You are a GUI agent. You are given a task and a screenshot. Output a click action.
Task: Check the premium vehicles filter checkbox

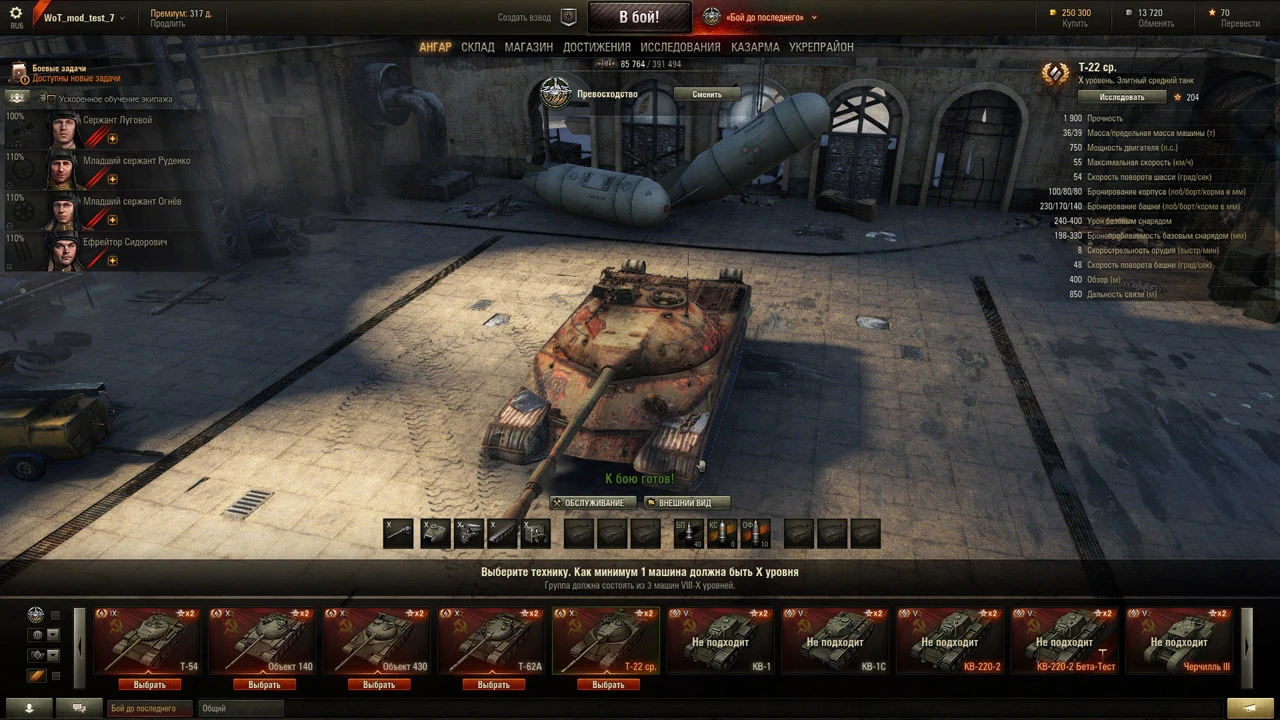point(55,676)
